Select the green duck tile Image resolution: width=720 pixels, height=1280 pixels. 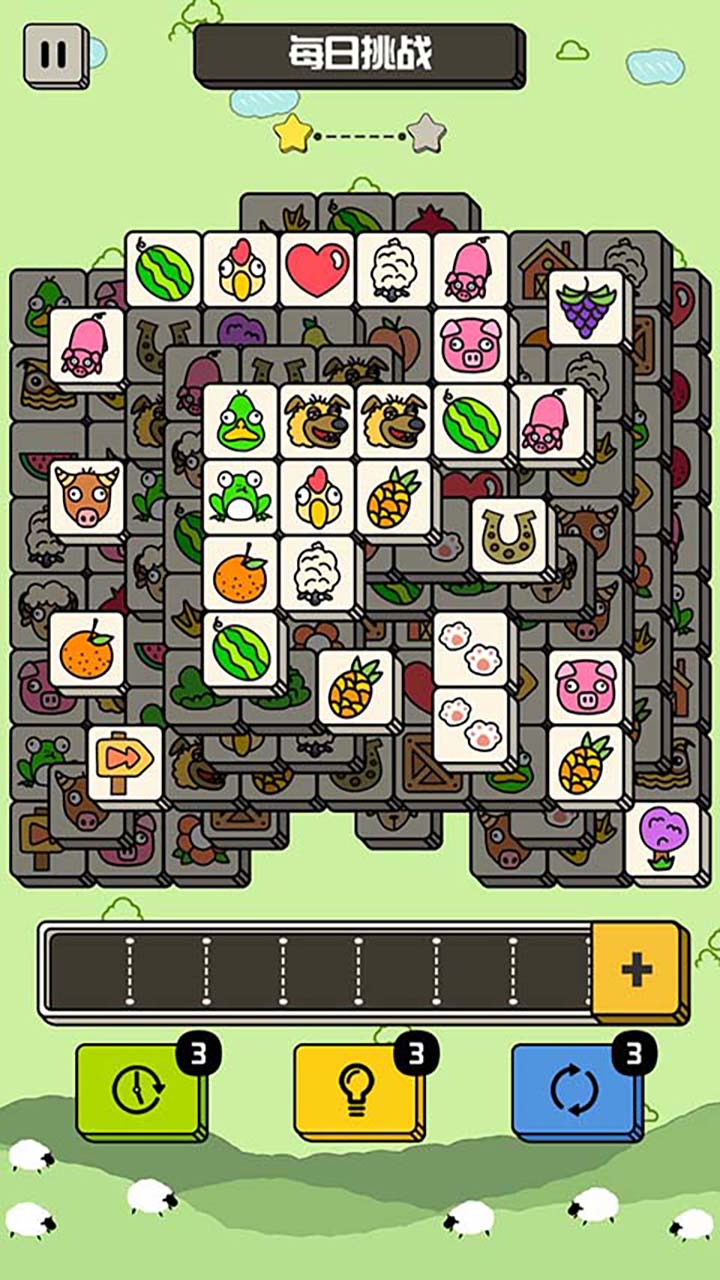tap(240, 421)
